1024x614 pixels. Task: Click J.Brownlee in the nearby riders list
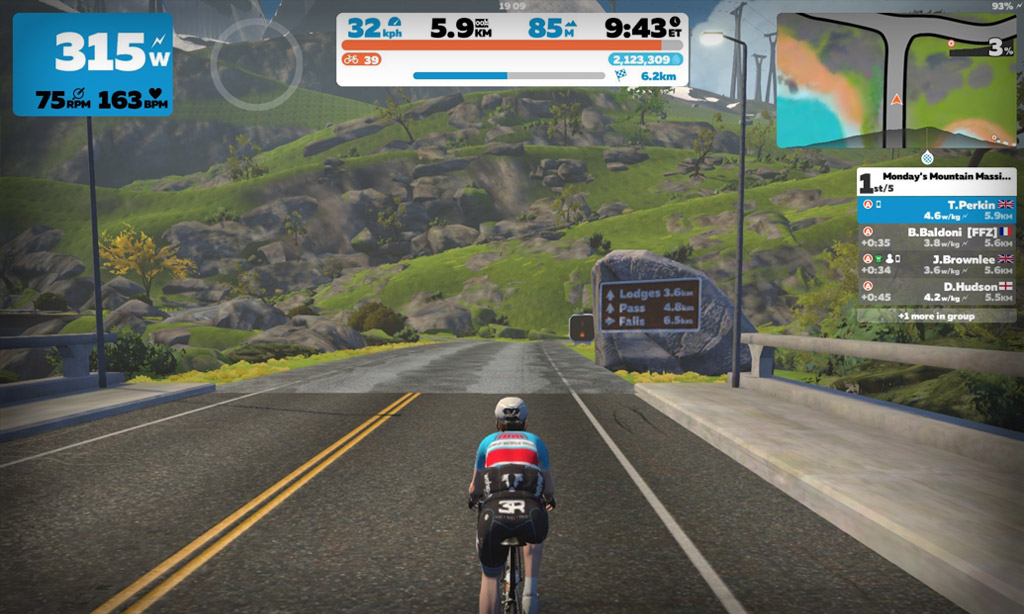pos(937,263)
